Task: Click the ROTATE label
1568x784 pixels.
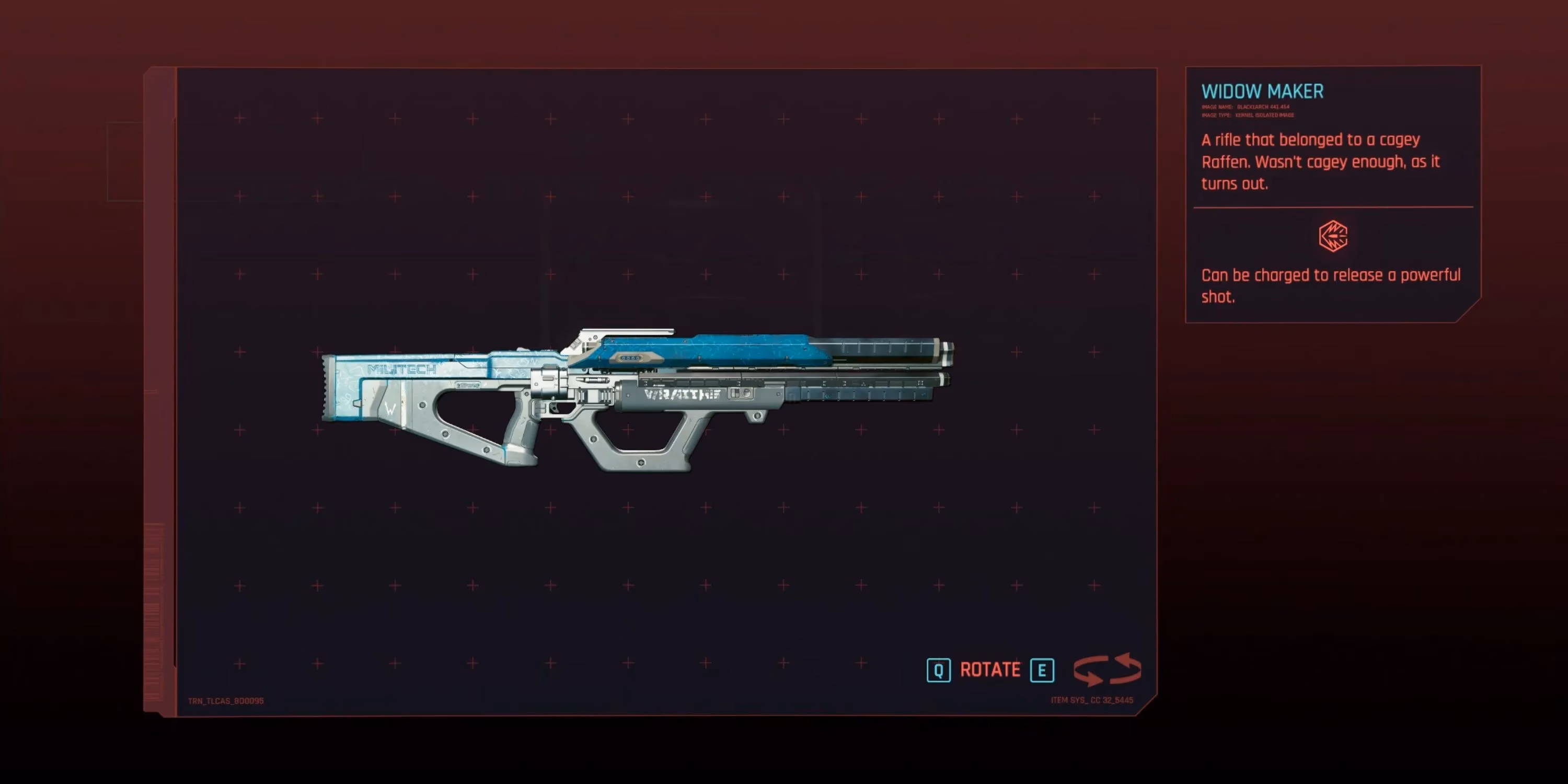Action: click(x=990, y=669)
